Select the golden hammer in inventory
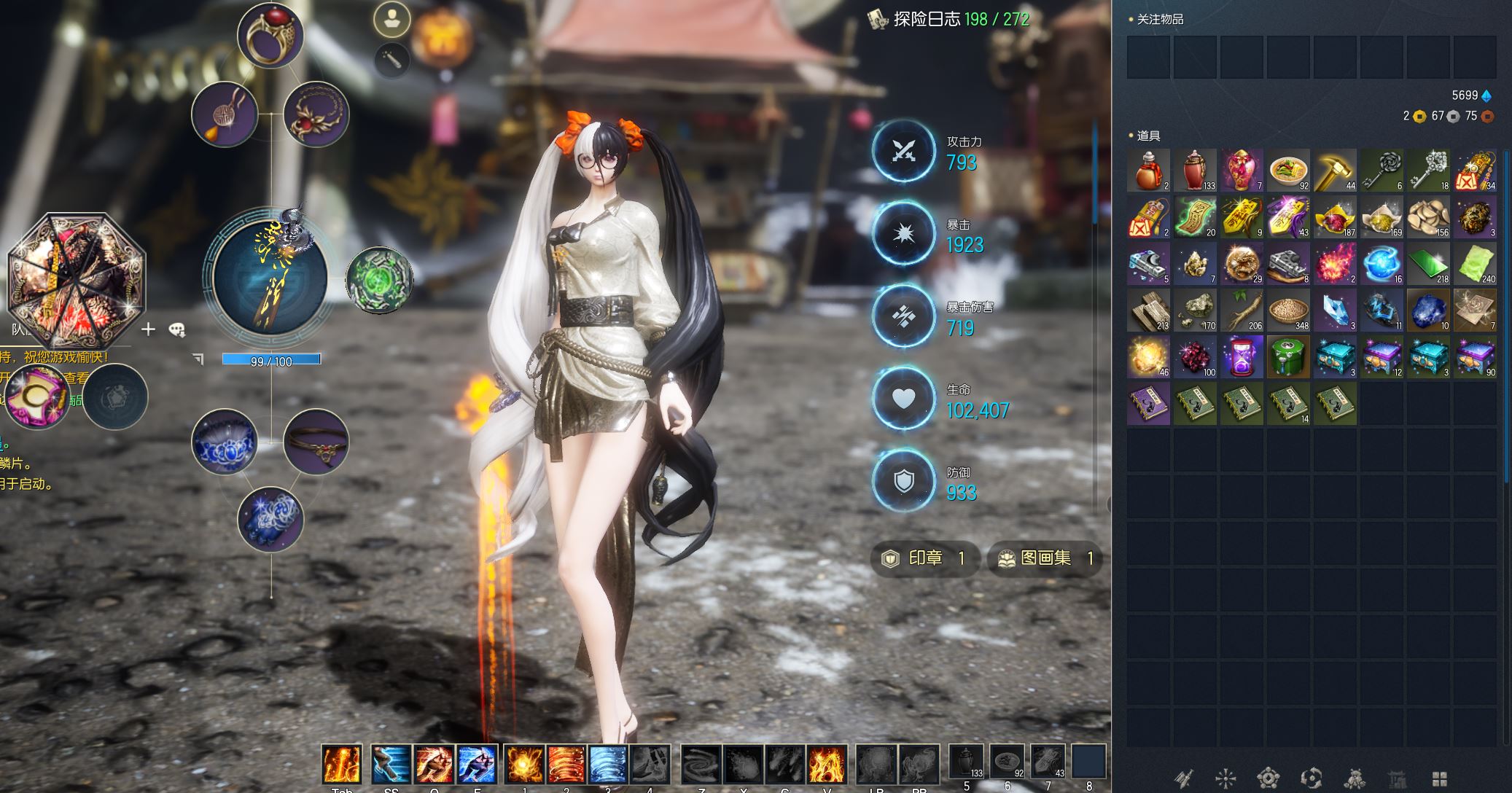The image size is (1512, 793). pos(1335,171)
